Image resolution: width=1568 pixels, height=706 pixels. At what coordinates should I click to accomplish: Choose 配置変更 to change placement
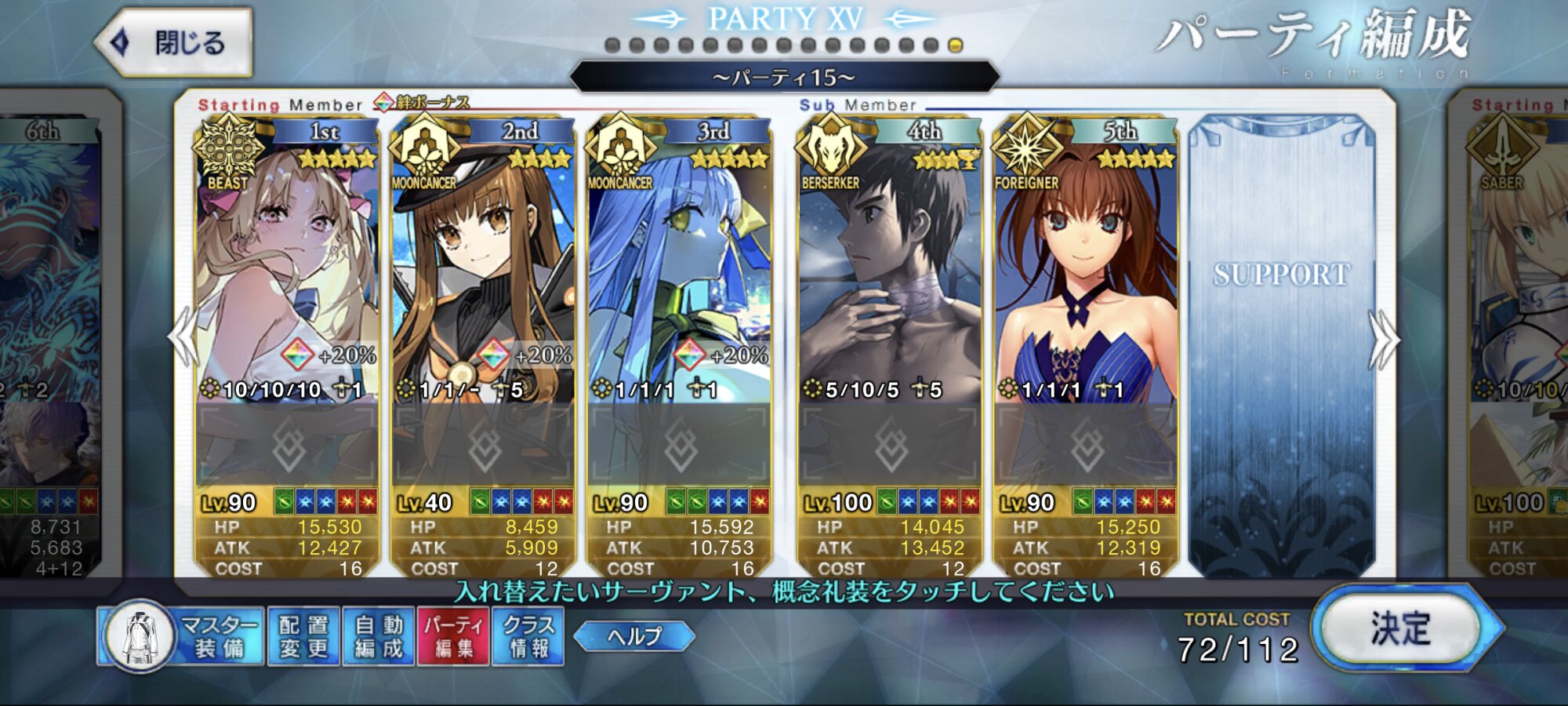[303, 636]
